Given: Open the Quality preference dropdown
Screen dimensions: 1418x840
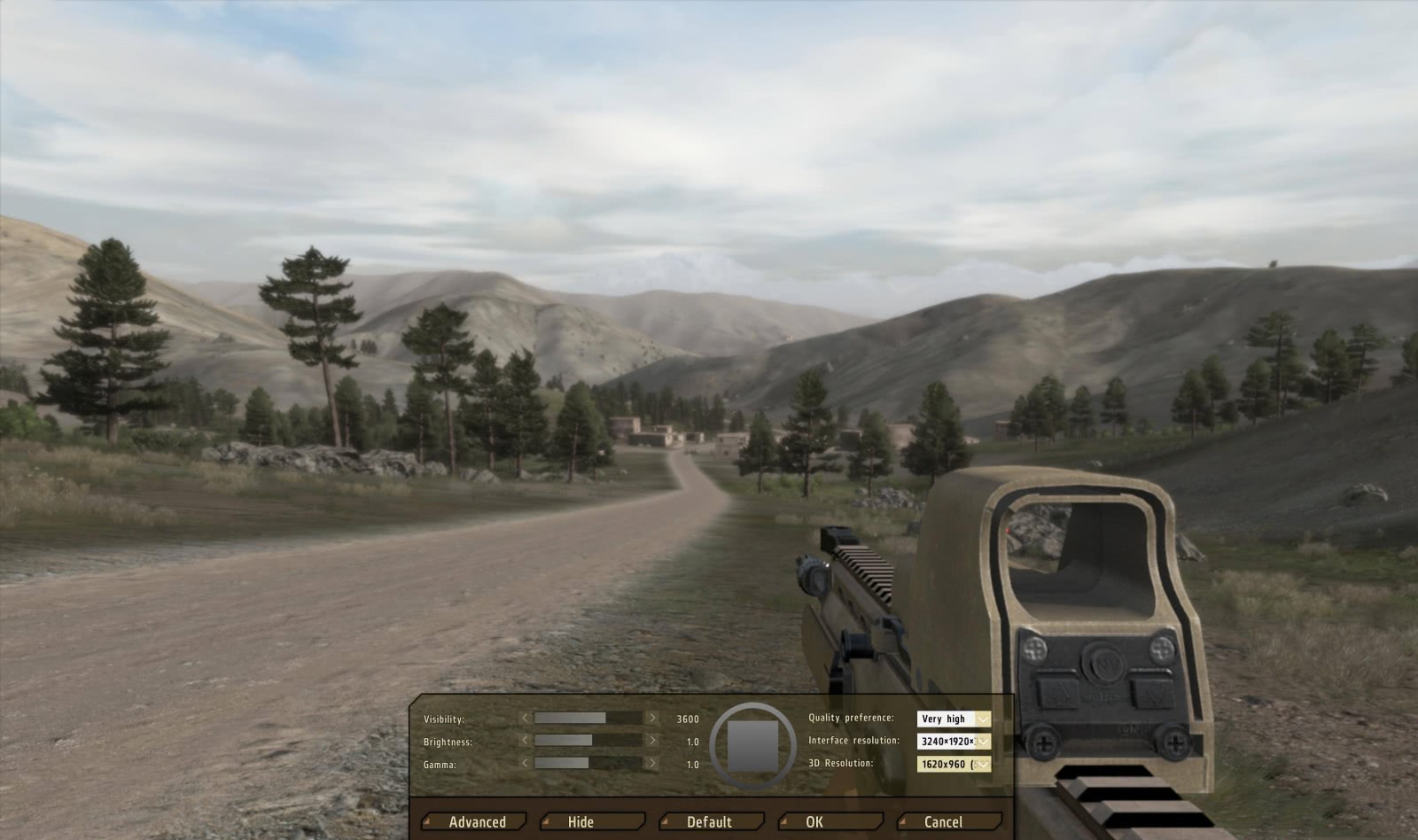Looking at the screenshot, I should (x=954, y=719).
